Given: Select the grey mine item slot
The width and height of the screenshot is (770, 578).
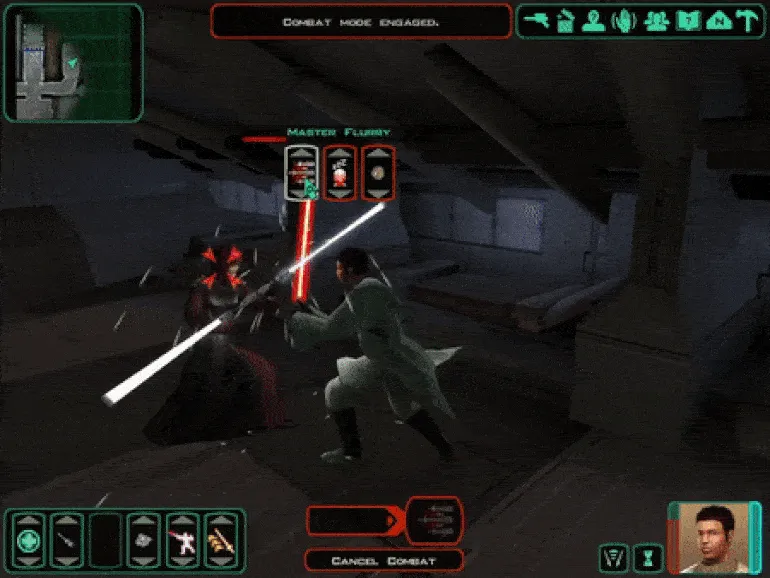Looking at the screenshot, I should point(143,541).
